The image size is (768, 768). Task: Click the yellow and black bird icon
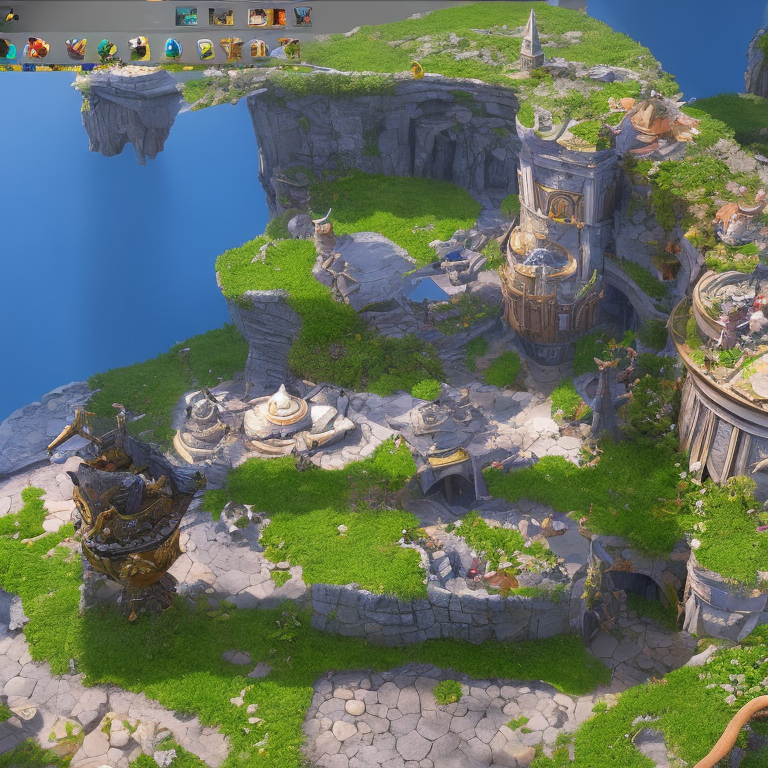pyautogui.click(x=10, y=16)
